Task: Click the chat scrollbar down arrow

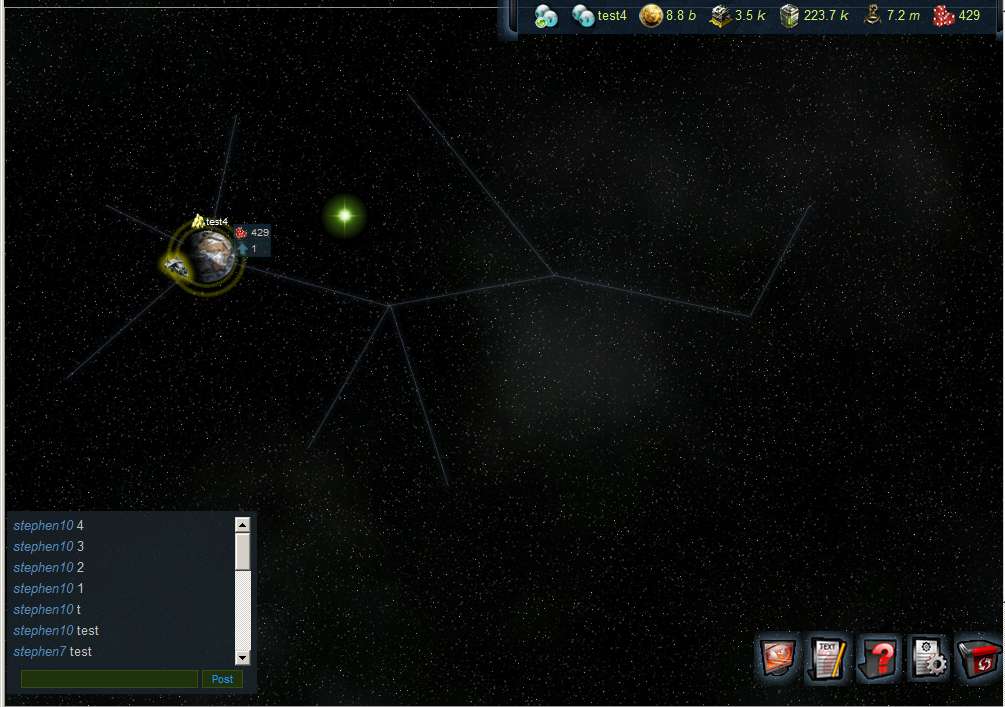Action: [x=242, y=657]
